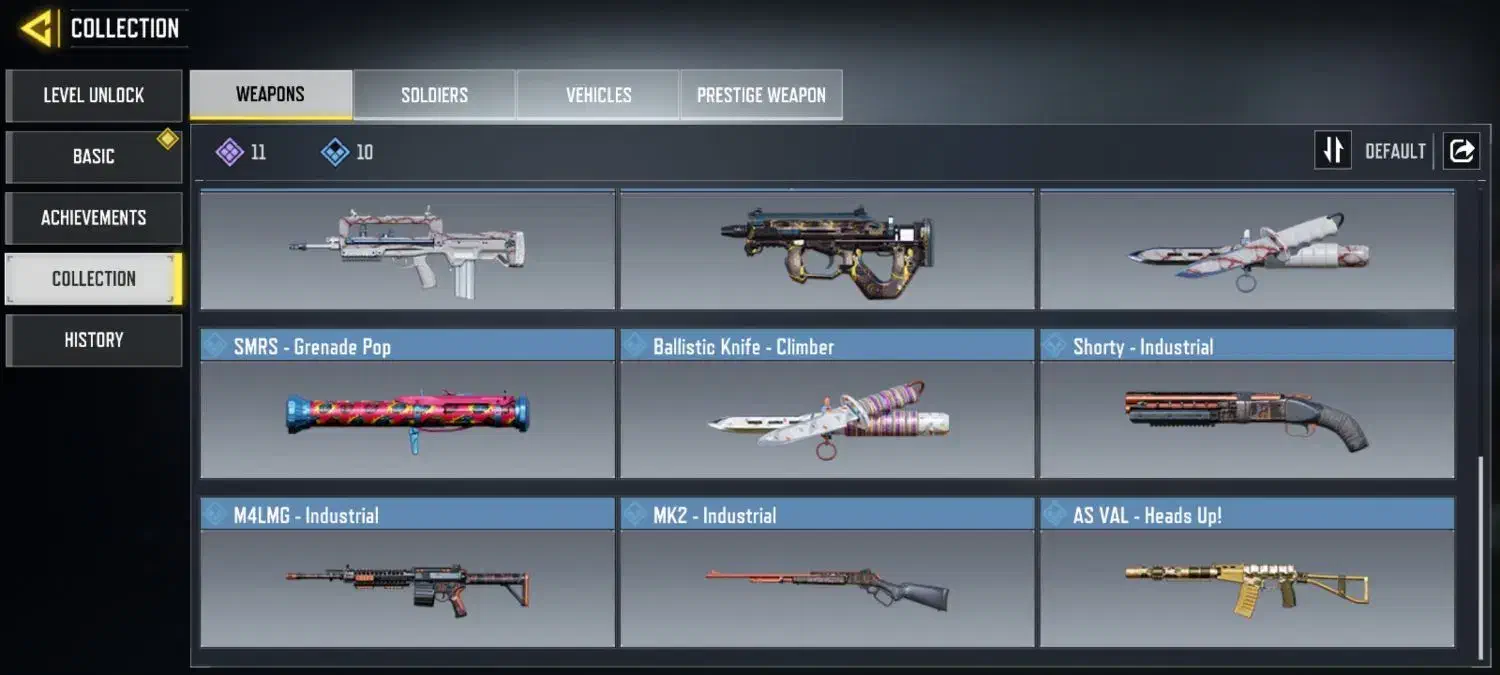Select Achievements in the side menu
1500x675 pixels.
click(94, 218)
